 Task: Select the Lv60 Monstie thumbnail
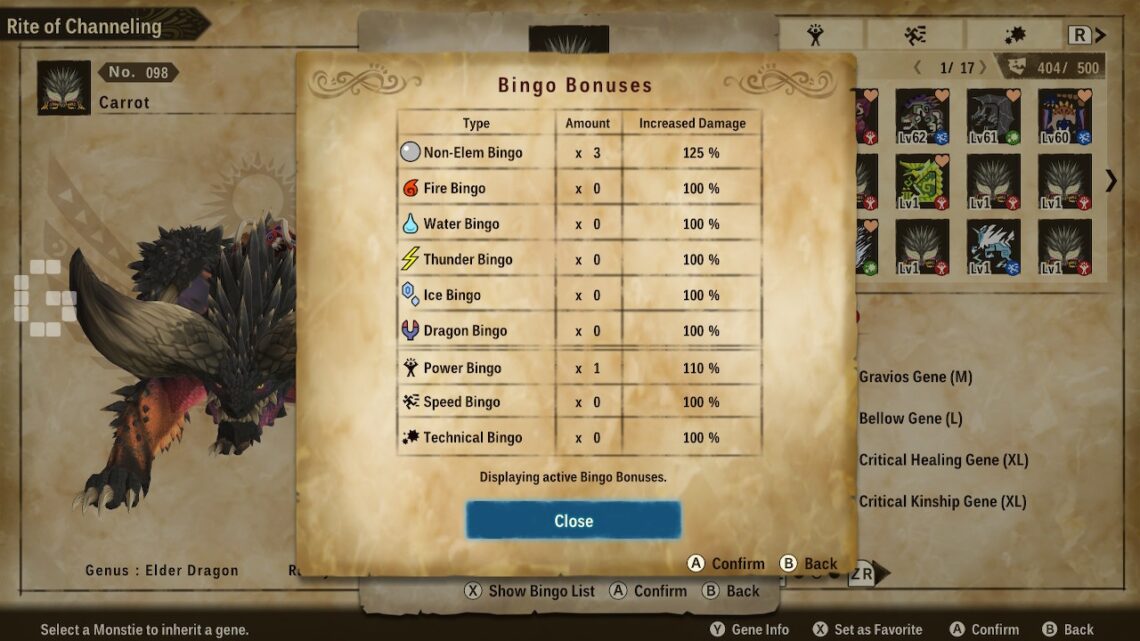pos(1064,117)
